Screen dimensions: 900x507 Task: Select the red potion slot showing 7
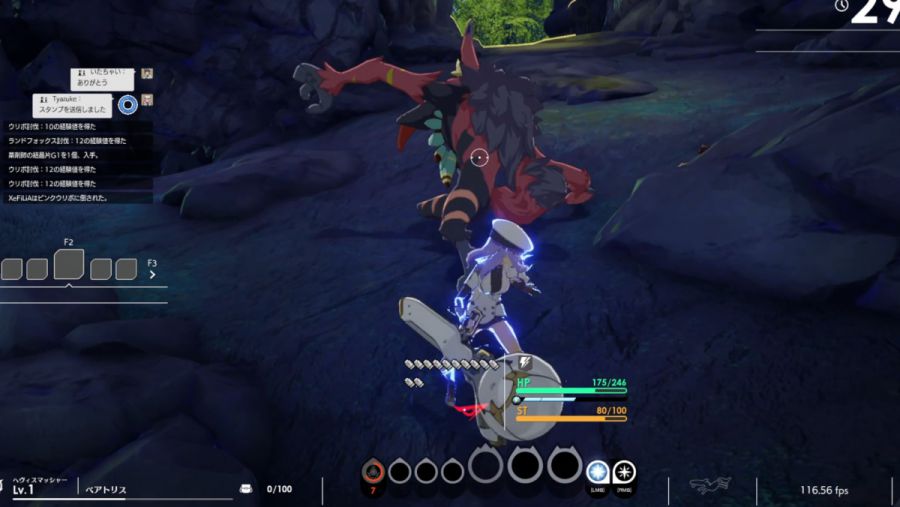coord(373,471)
